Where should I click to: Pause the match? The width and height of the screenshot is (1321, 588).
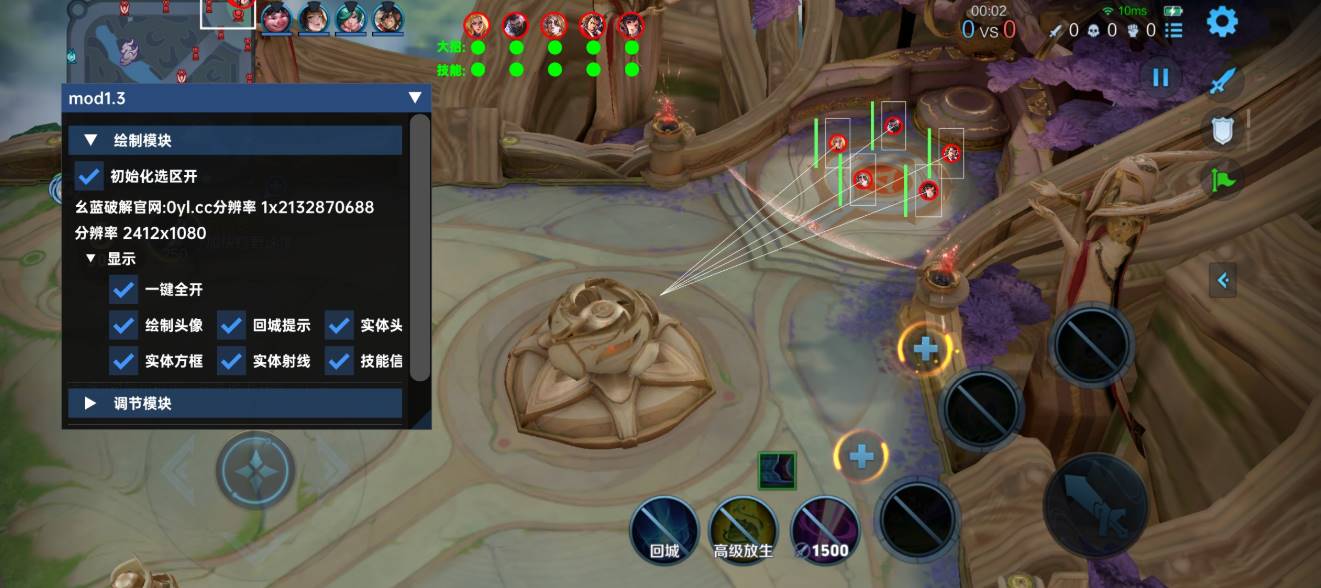pos(1160,77)
